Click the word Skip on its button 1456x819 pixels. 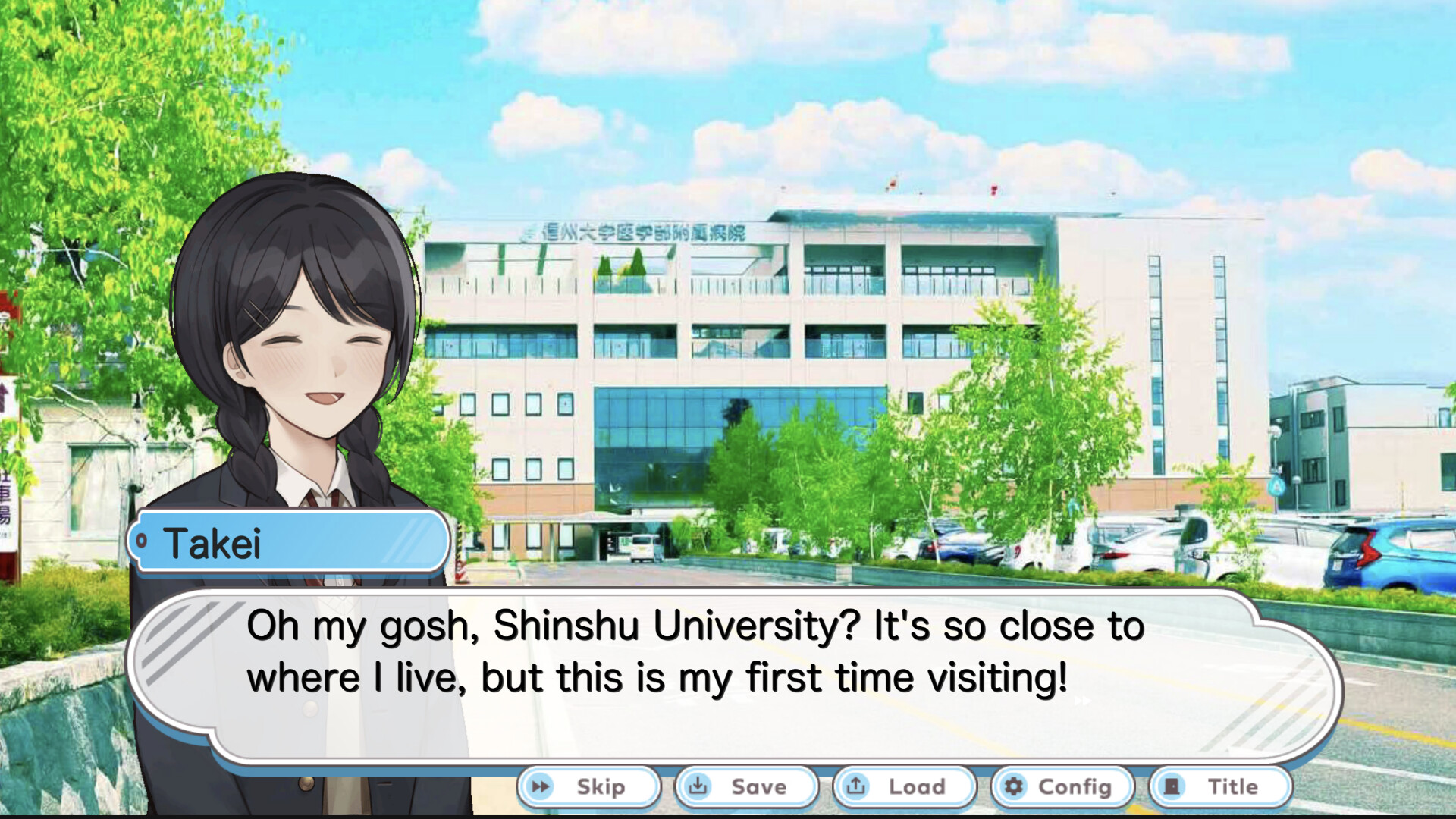(599, 786)
